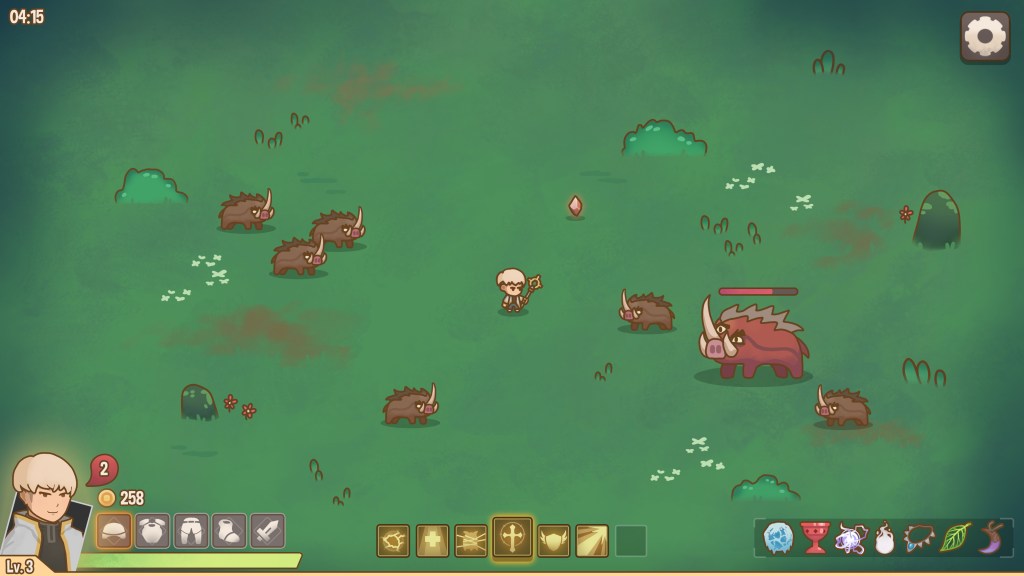Select the boots equipment slot
The width and height of the screenshot is (1024, 576).
(x=229, y=531)
